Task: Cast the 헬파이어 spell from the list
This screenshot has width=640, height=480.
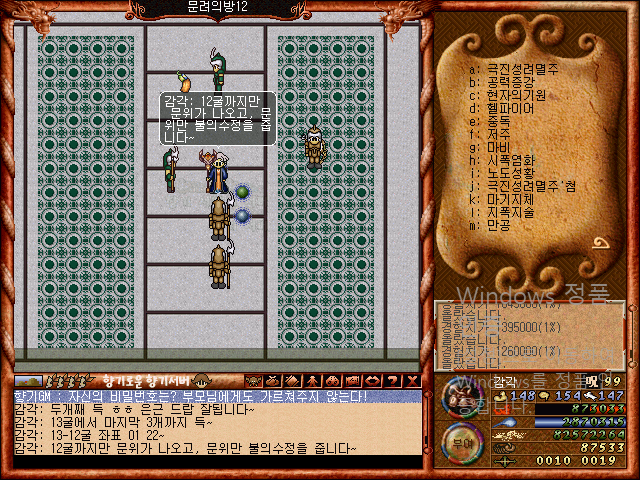Action: (x=510, y=108)
